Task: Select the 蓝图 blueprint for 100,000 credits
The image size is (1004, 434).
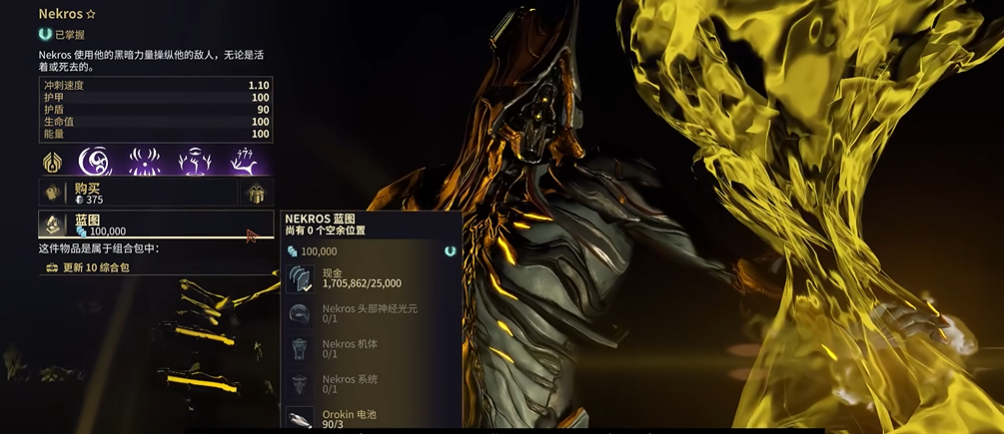Action: coord(155,225)
